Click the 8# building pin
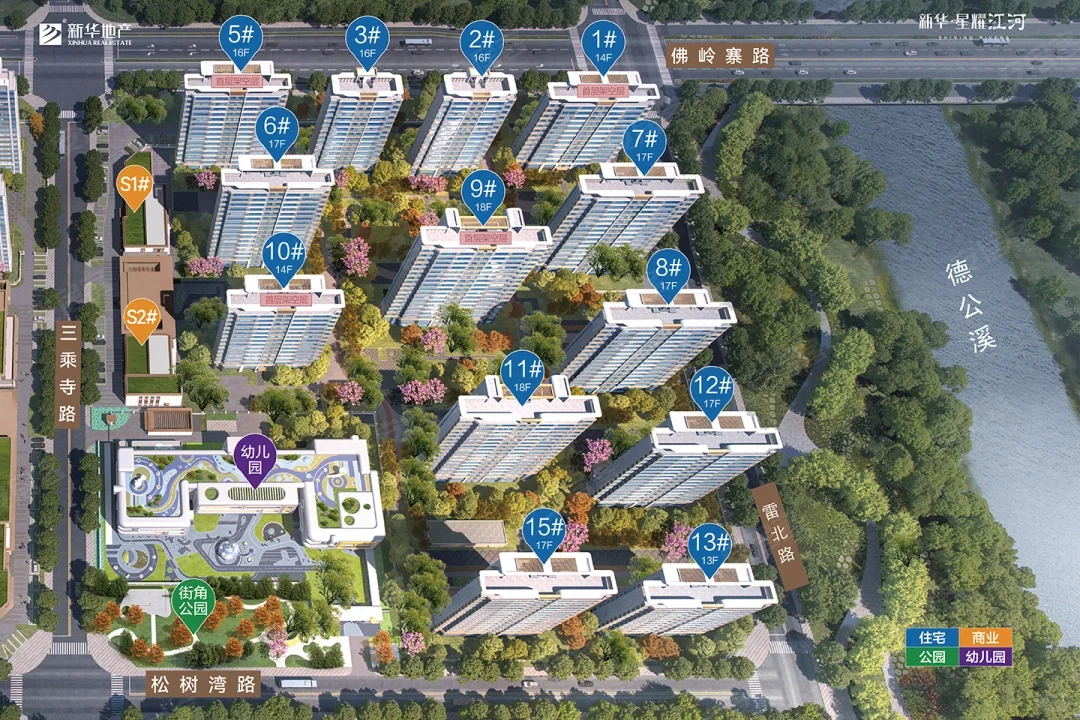This screenshot has height=720, width=1080. point(670,273)
